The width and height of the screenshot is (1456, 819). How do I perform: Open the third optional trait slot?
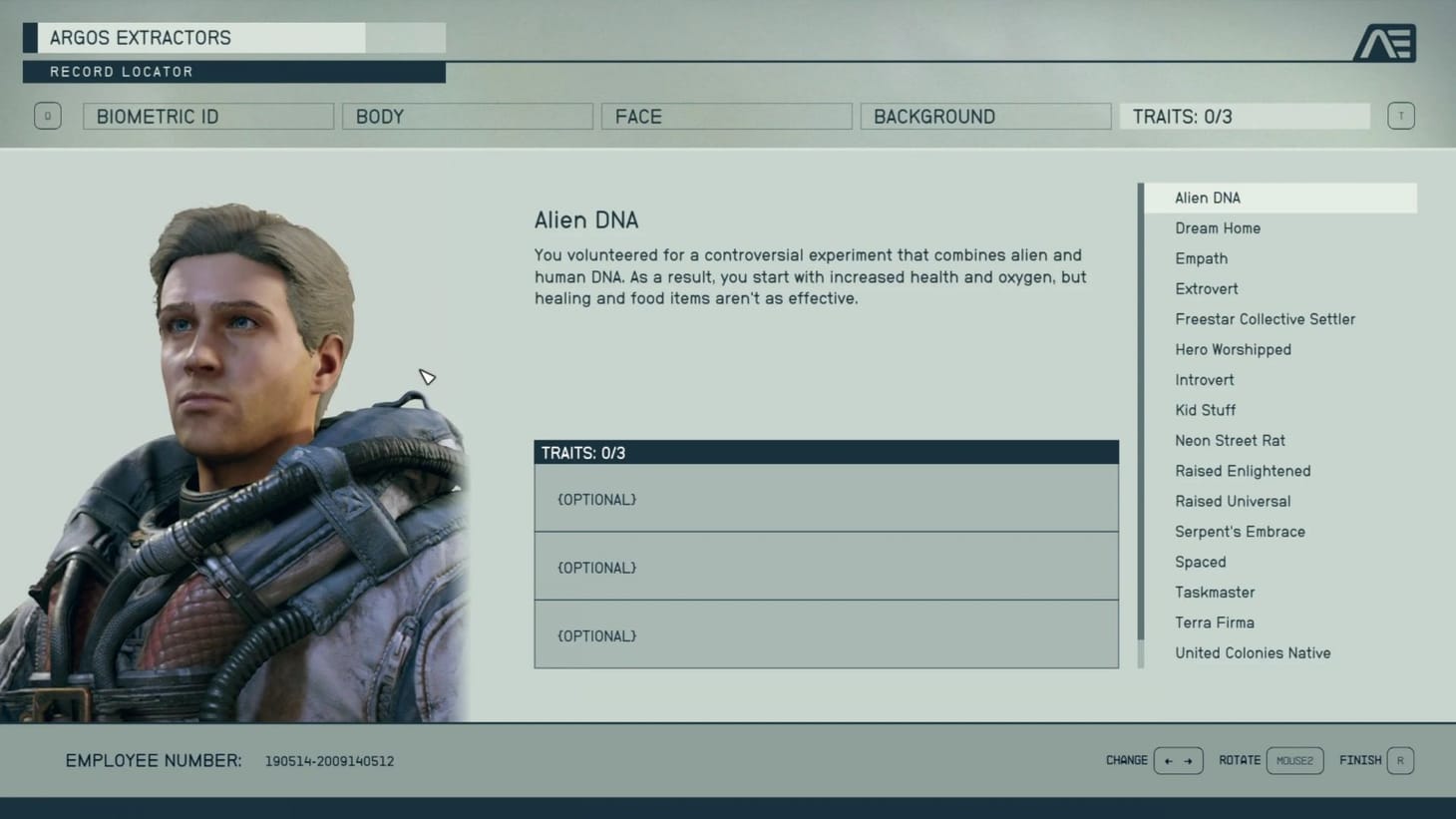826,635
